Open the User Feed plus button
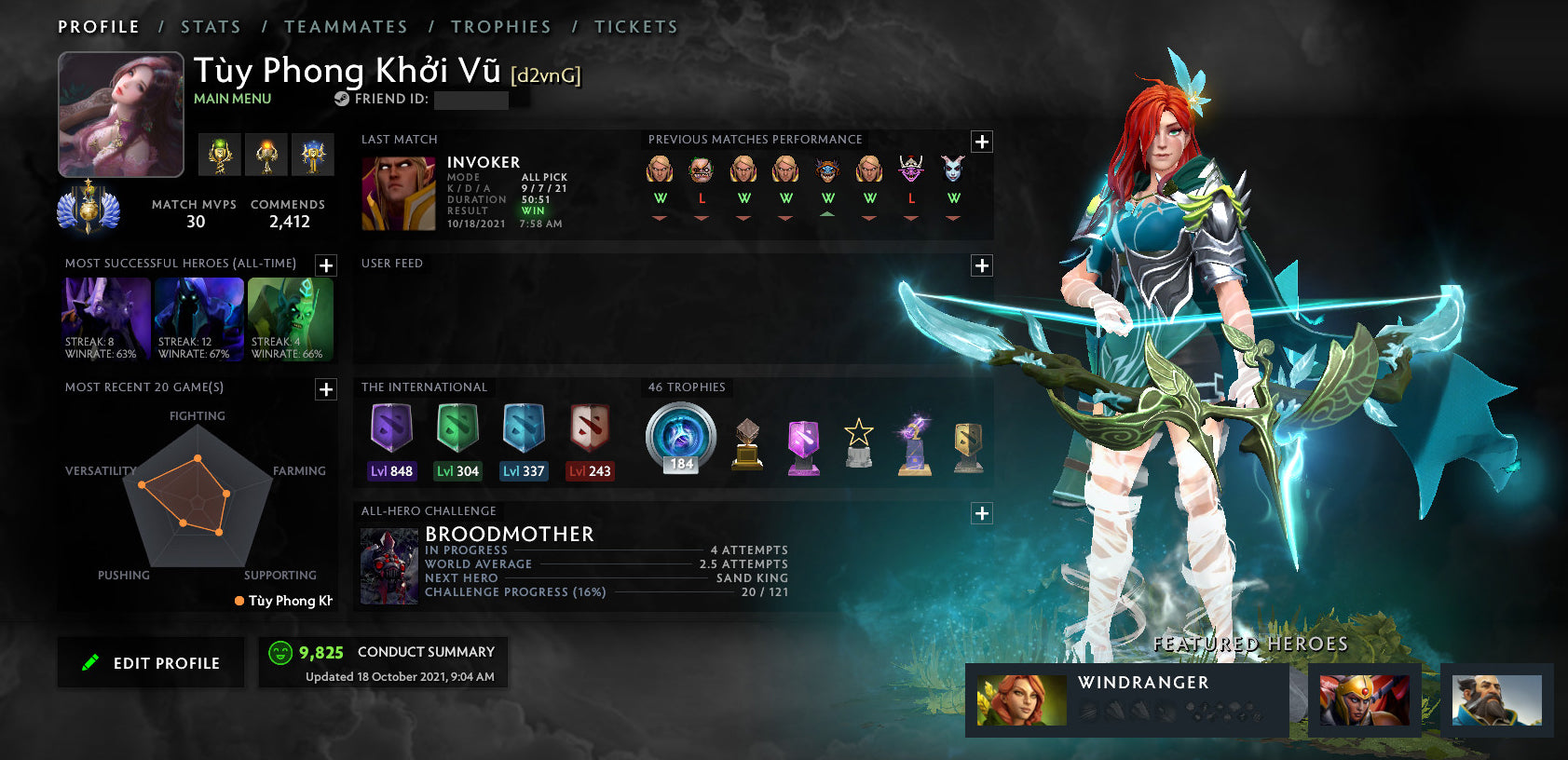This screenshot has height=760, width=1568. (980, 265)
